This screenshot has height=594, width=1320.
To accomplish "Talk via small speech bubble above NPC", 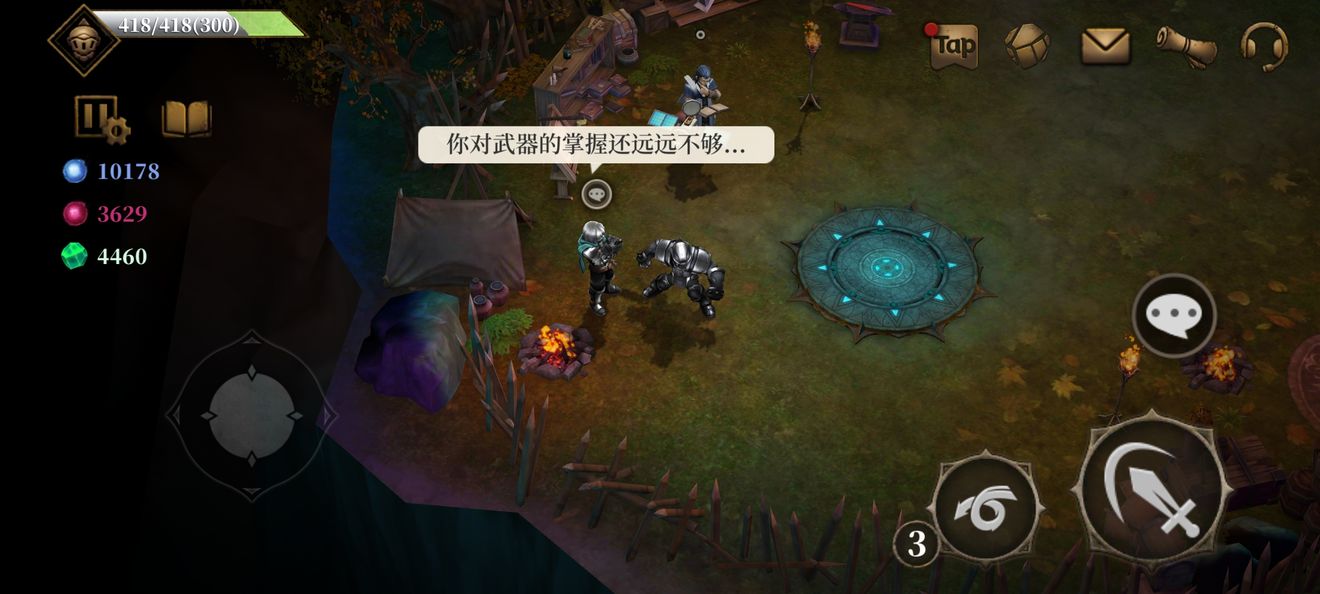I will (x=596, y=194).
